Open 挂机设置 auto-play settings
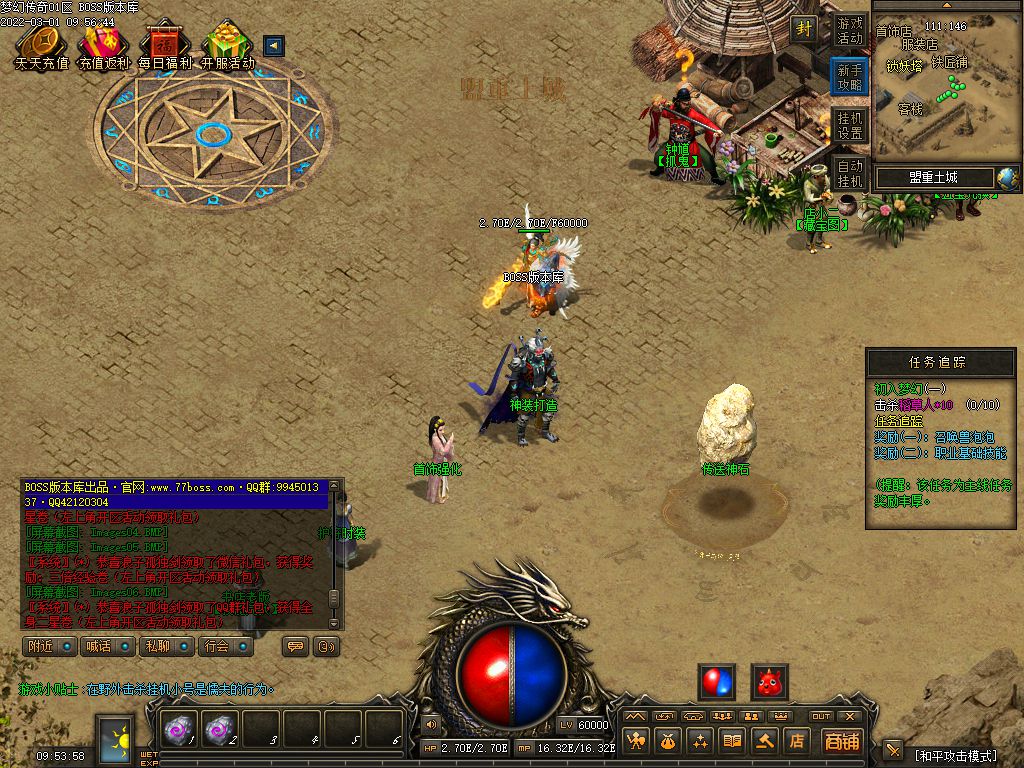Image resolution: width=1024 pixels, height=768 pixels. coord(849,125)
